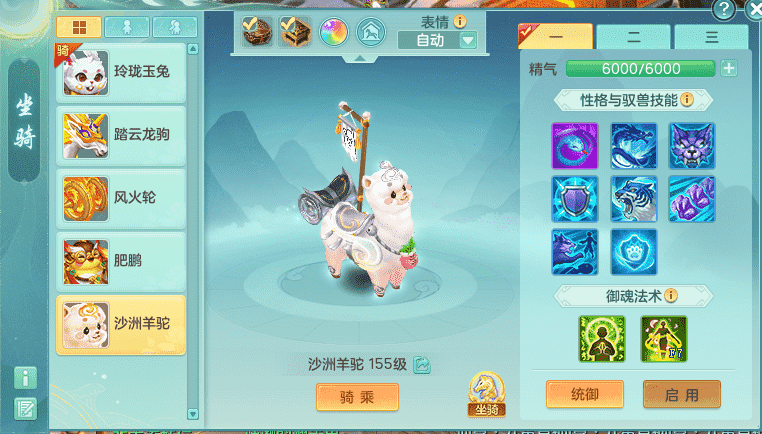The width and height of the screenshot is (762, 434).
Task: Open the help question mark button
Action: pyautogui.click(x=724, y=10)
